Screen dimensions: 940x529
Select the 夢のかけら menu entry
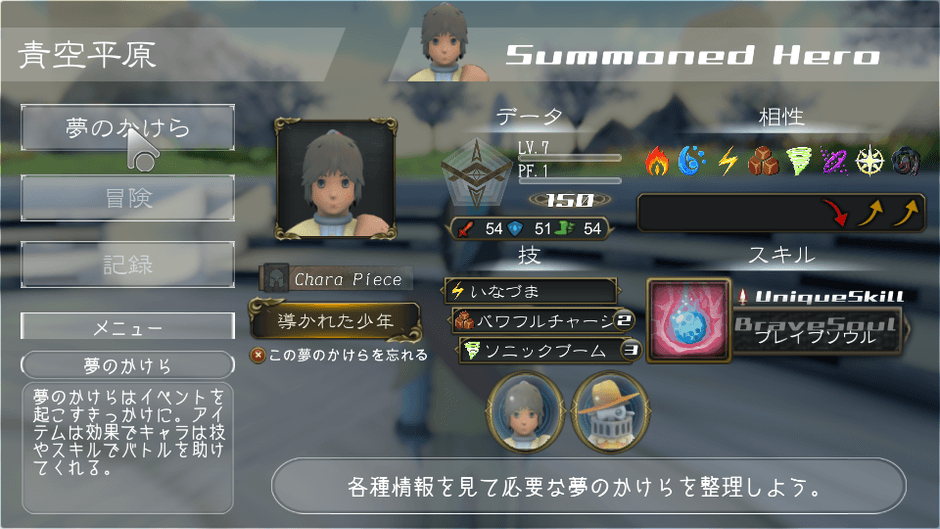click(128, 128)
